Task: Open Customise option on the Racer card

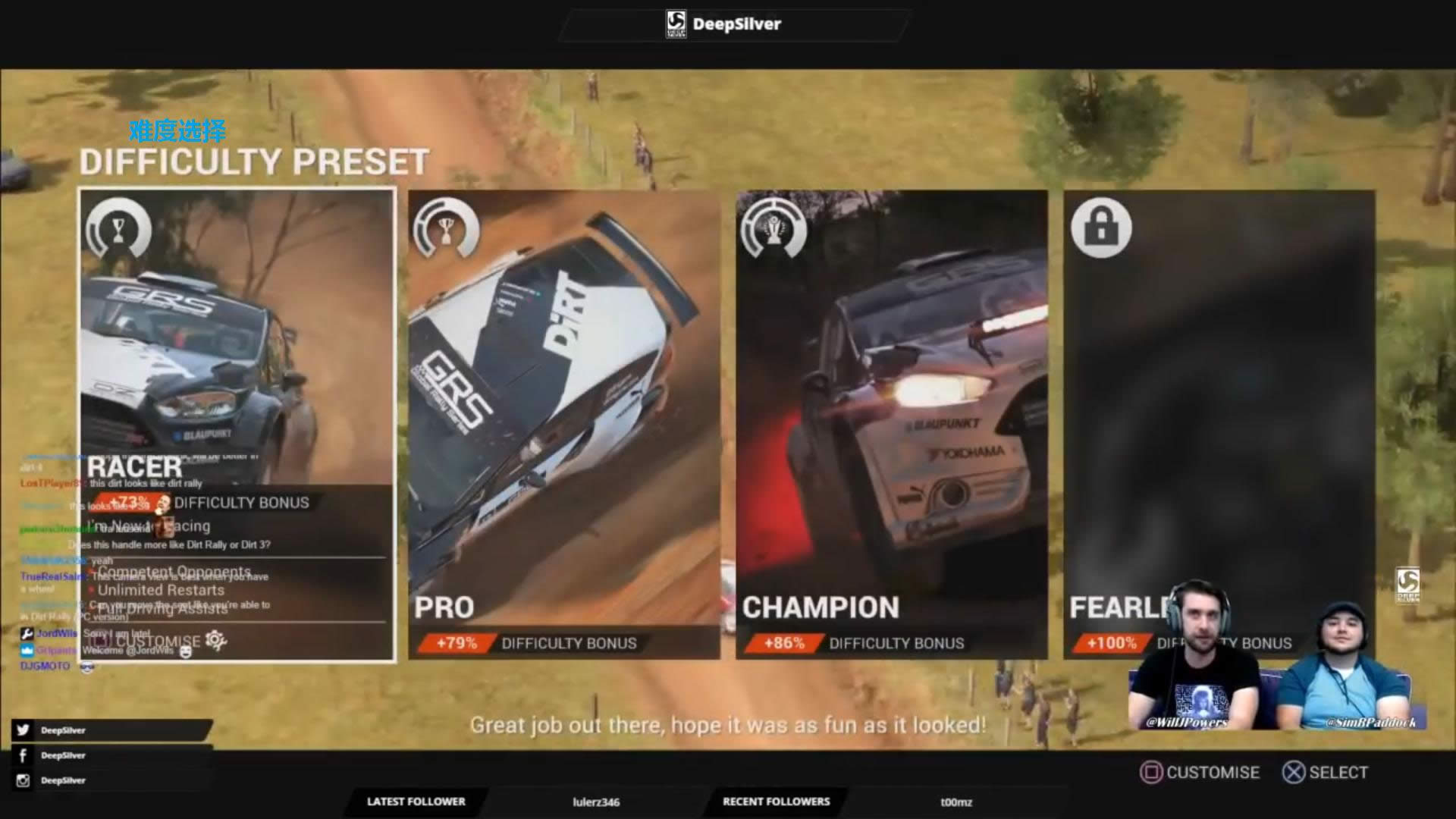Action: pos(161,642)
